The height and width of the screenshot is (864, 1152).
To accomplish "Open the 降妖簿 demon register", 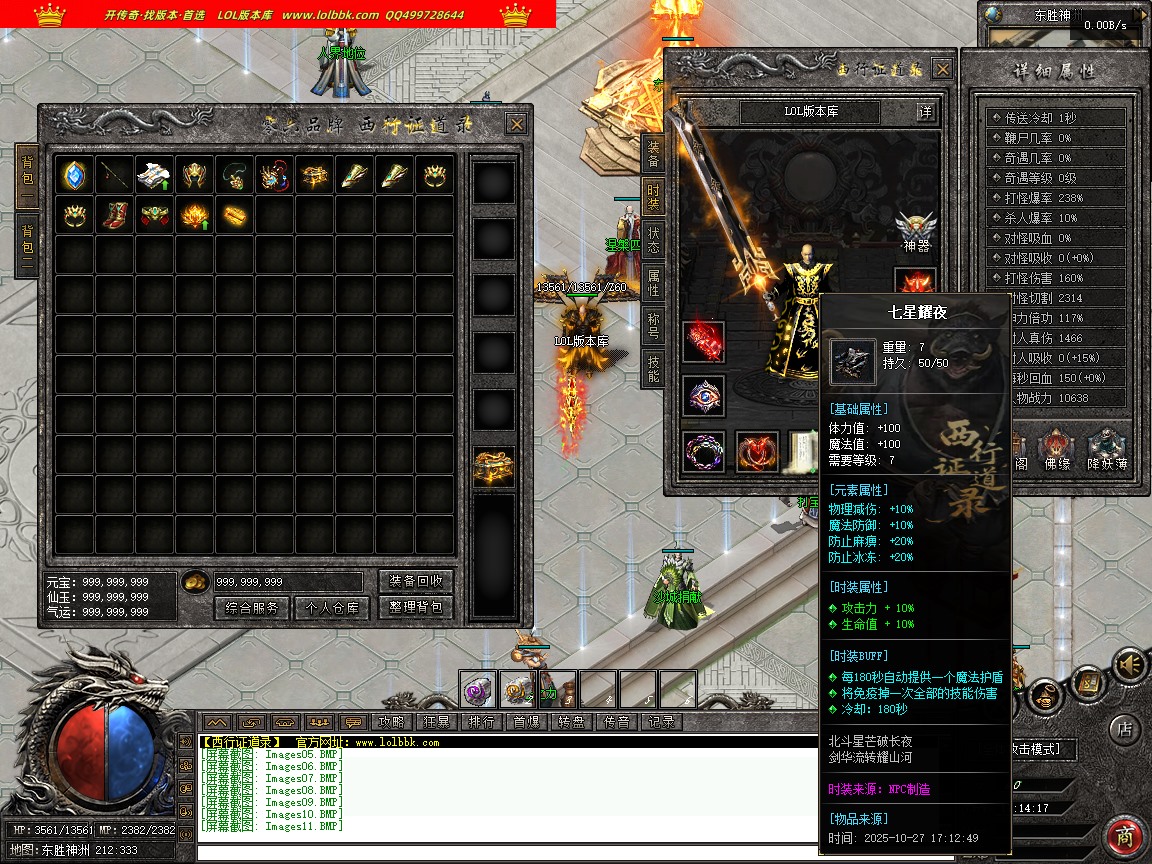I will pyautogui.click(x=1107, y=448).
